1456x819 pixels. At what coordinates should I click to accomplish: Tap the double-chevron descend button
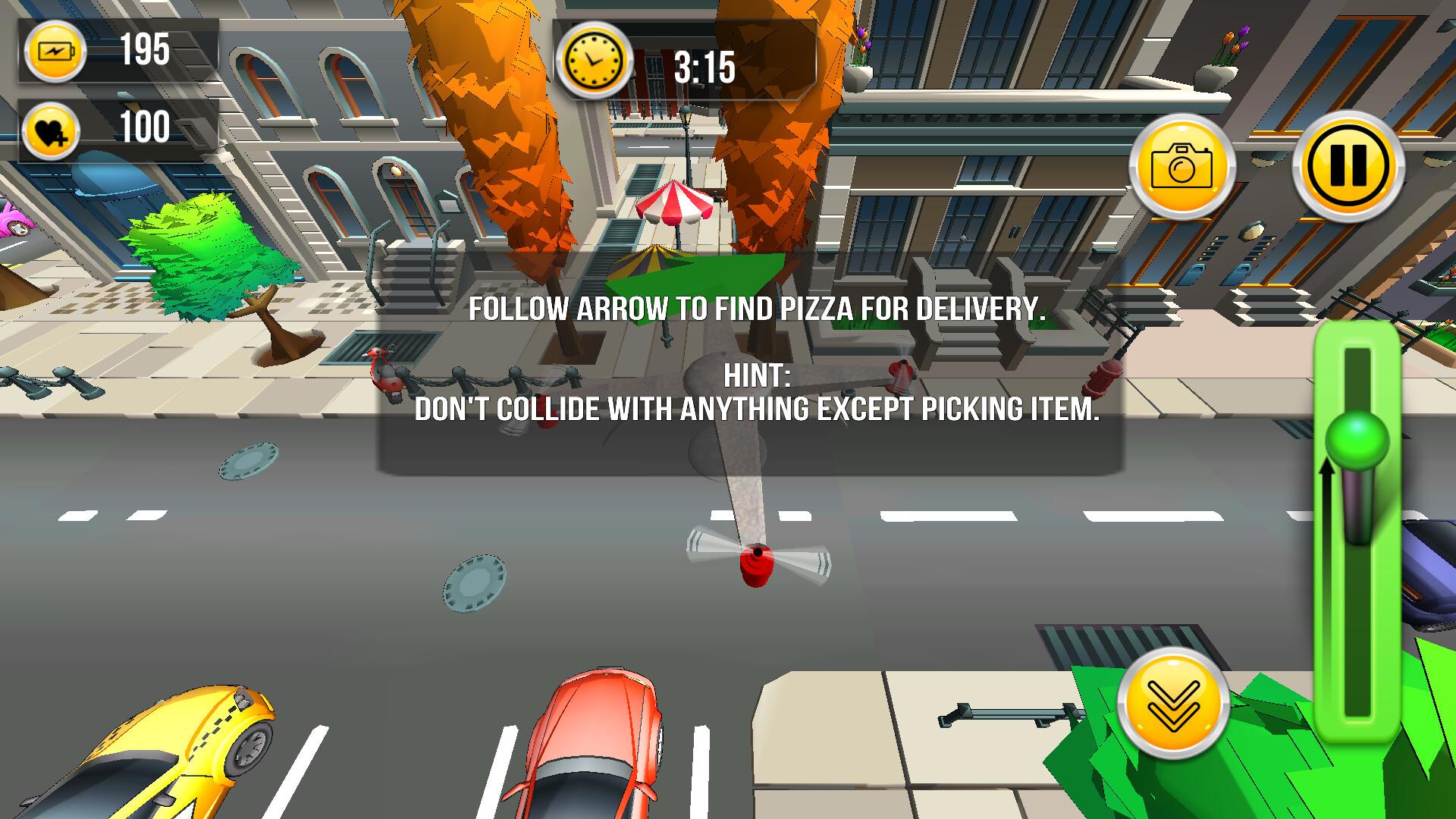1173,703
